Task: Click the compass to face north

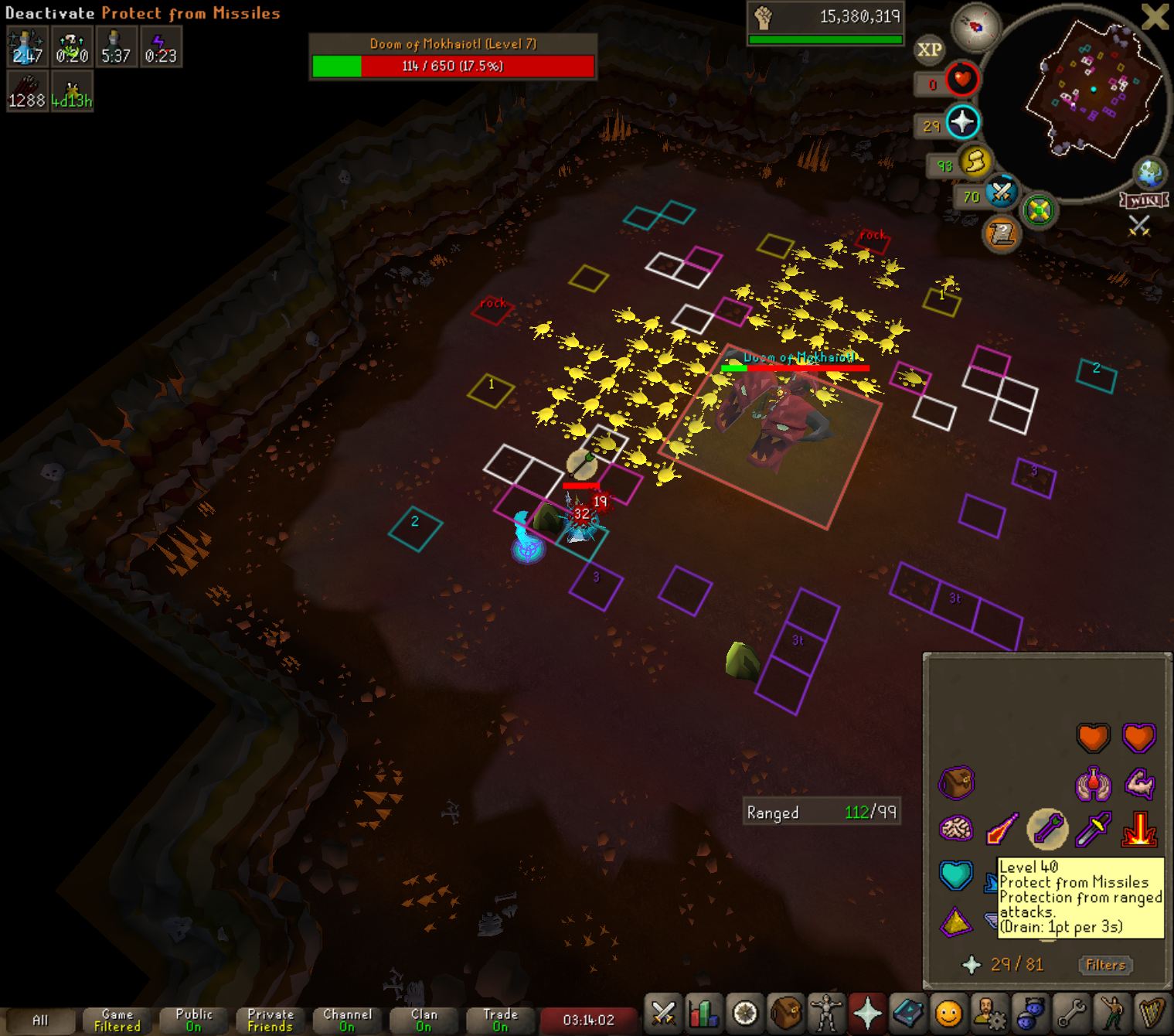Action: pos(975,27)
